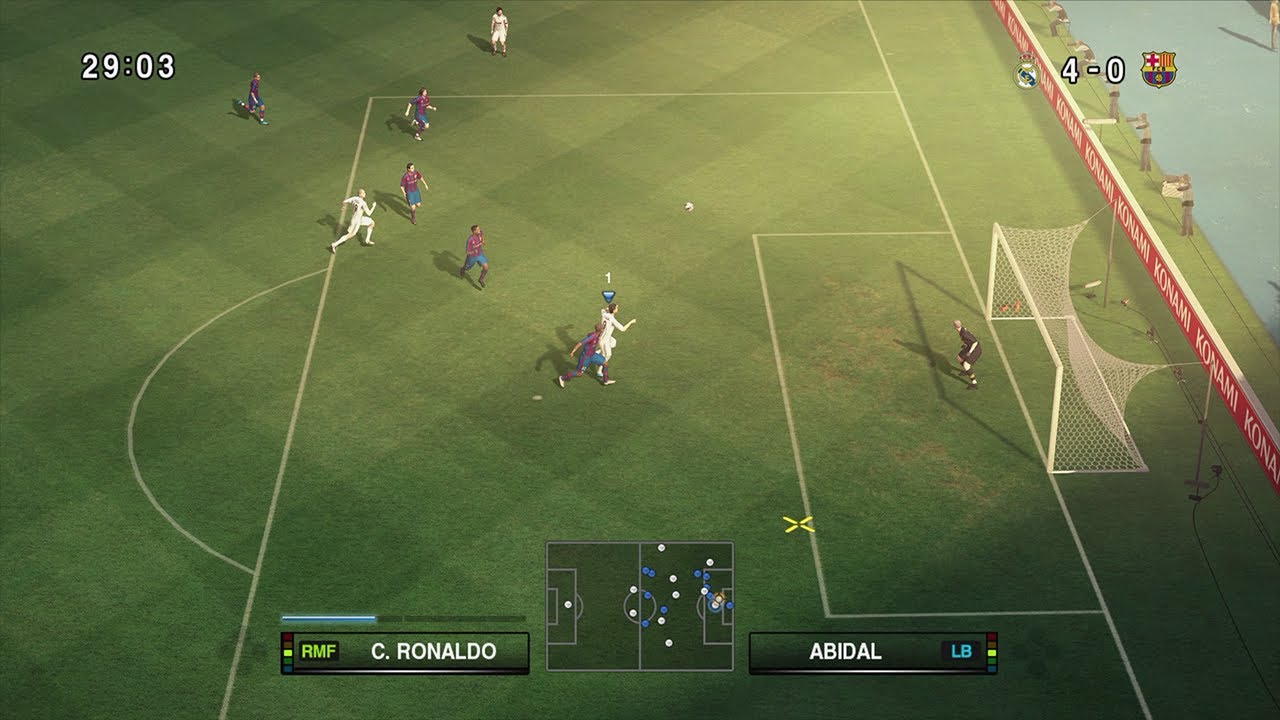
Task: Click the pitch radar minimap
Action: (x=640, y=606)
